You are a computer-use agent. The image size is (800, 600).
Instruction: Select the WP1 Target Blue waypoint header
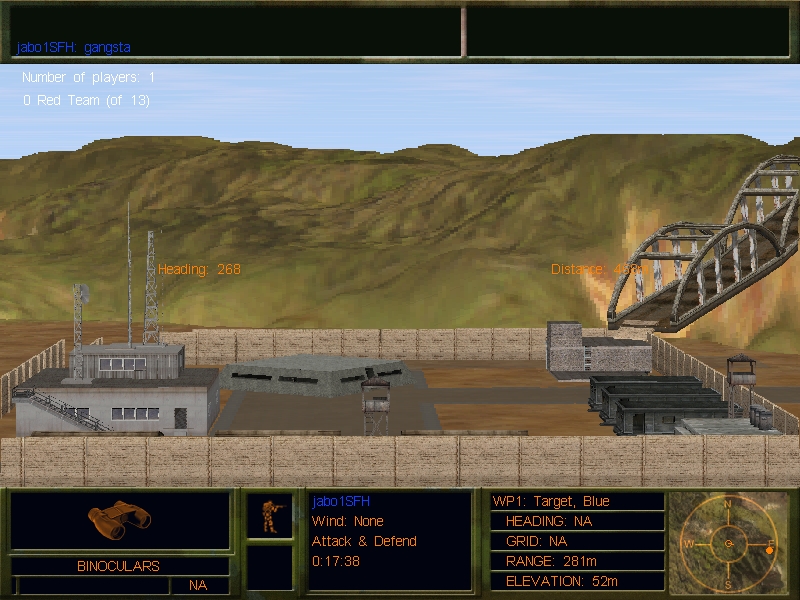(551, 501)
